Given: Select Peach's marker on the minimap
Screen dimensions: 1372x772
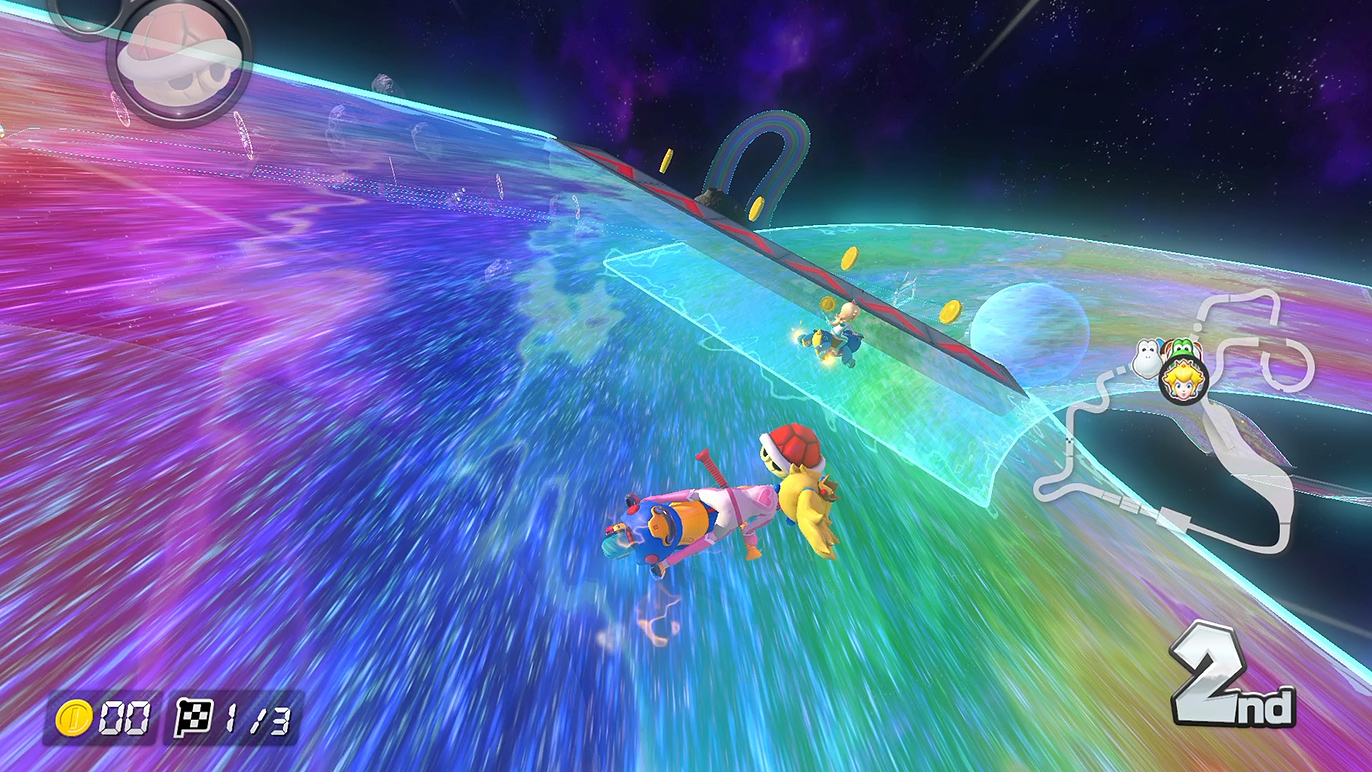Looking at the screenshot, I should [1184, 380].
